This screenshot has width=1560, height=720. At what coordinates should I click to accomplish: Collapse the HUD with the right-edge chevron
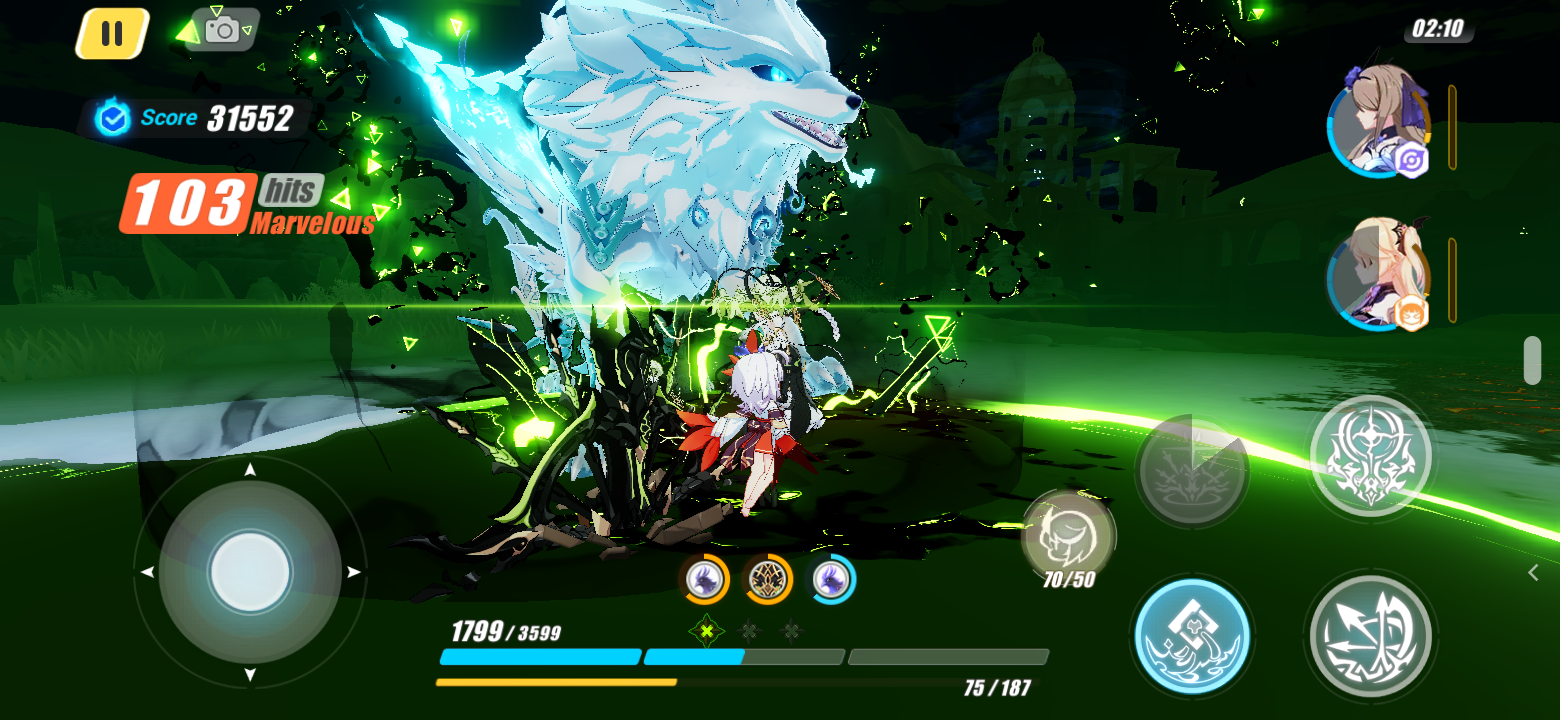point(1533,572)
